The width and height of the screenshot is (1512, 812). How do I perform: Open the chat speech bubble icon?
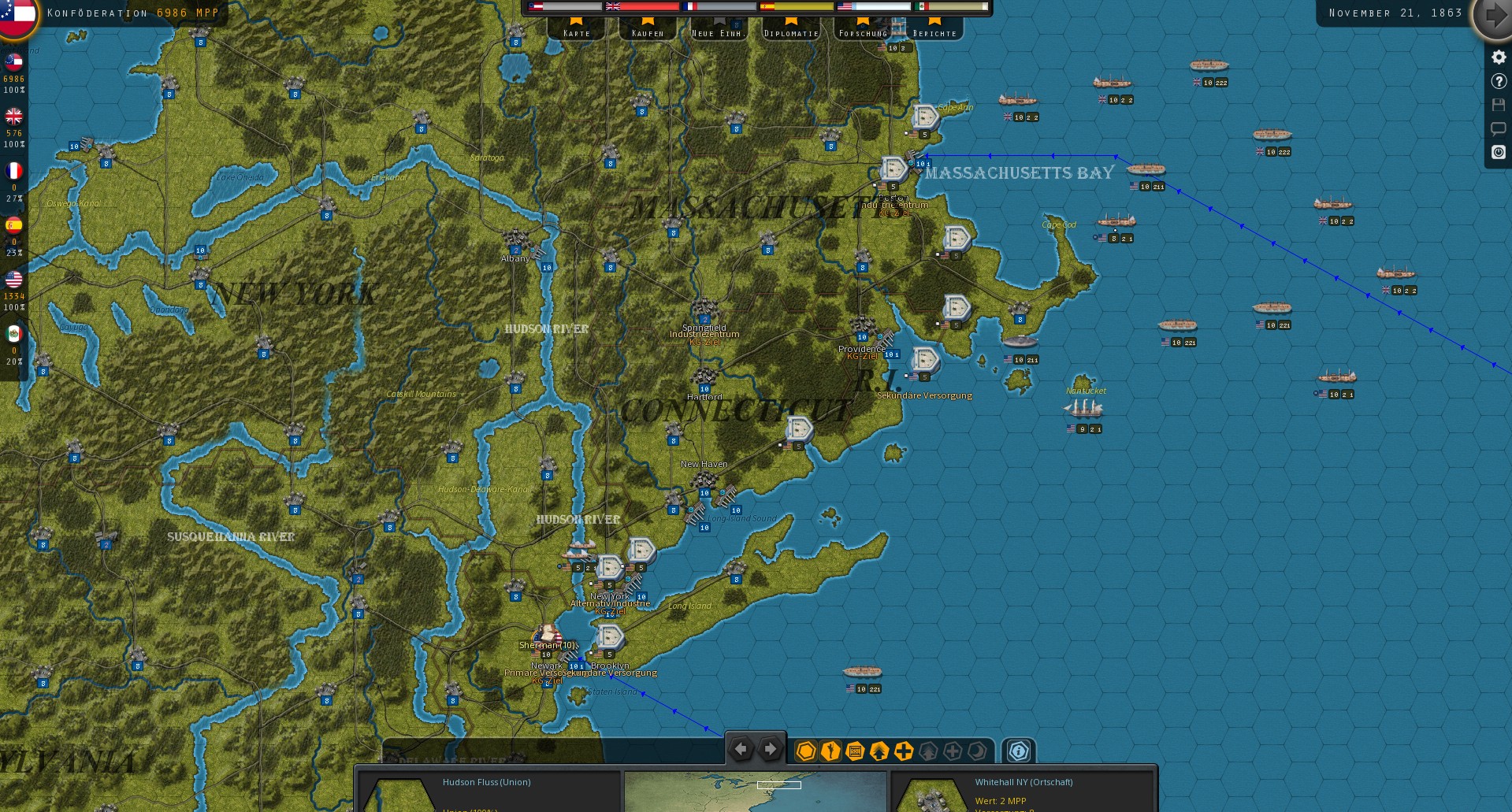click(x=1499, y=128)
